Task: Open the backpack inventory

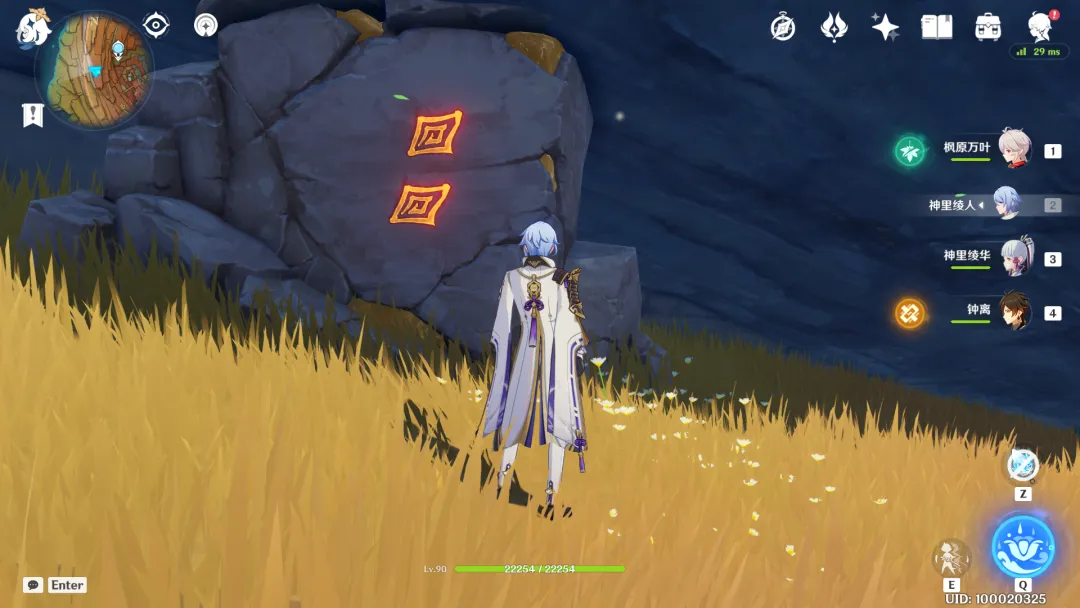Action: 988,27
